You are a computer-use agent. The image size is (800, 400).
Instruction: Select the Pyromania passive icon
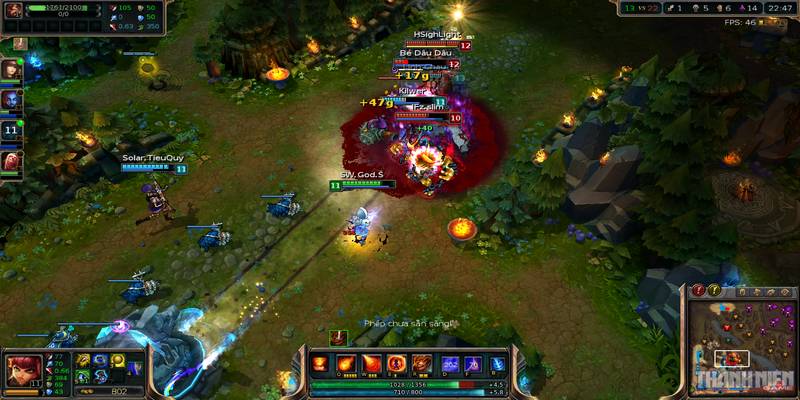320,363
